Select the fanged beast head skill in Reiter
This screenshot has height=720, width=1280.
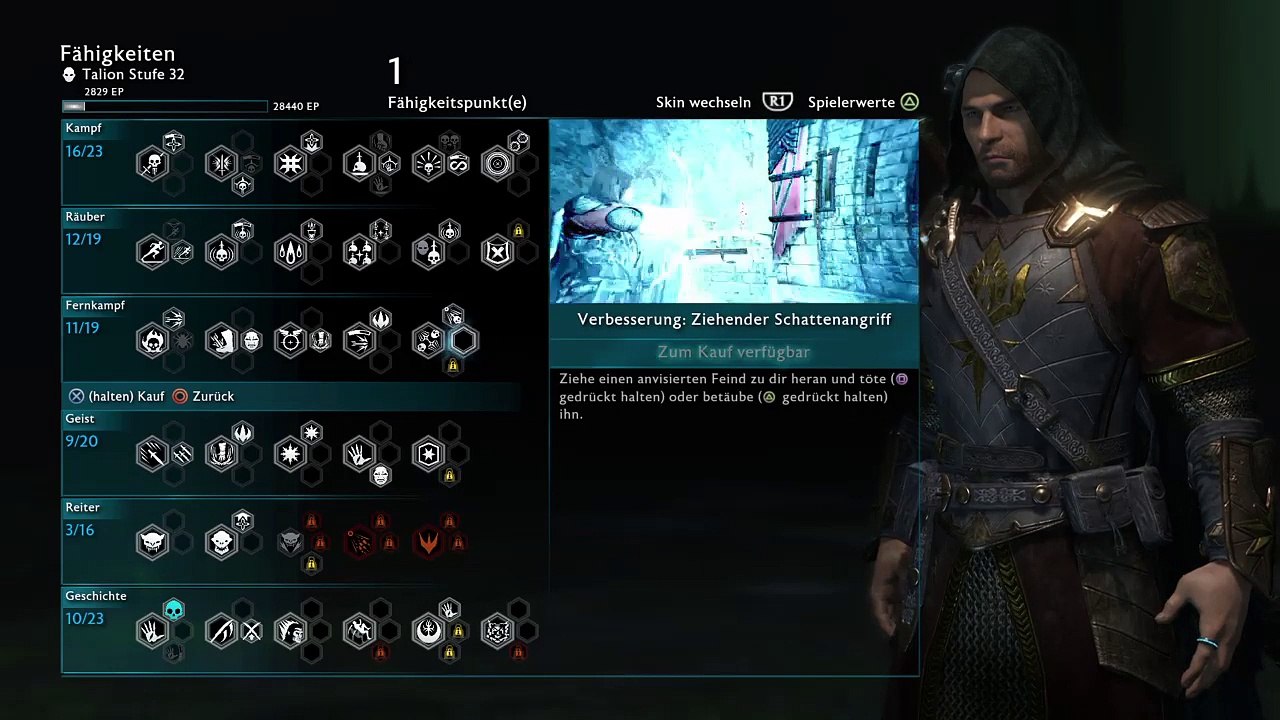[153, 542]
